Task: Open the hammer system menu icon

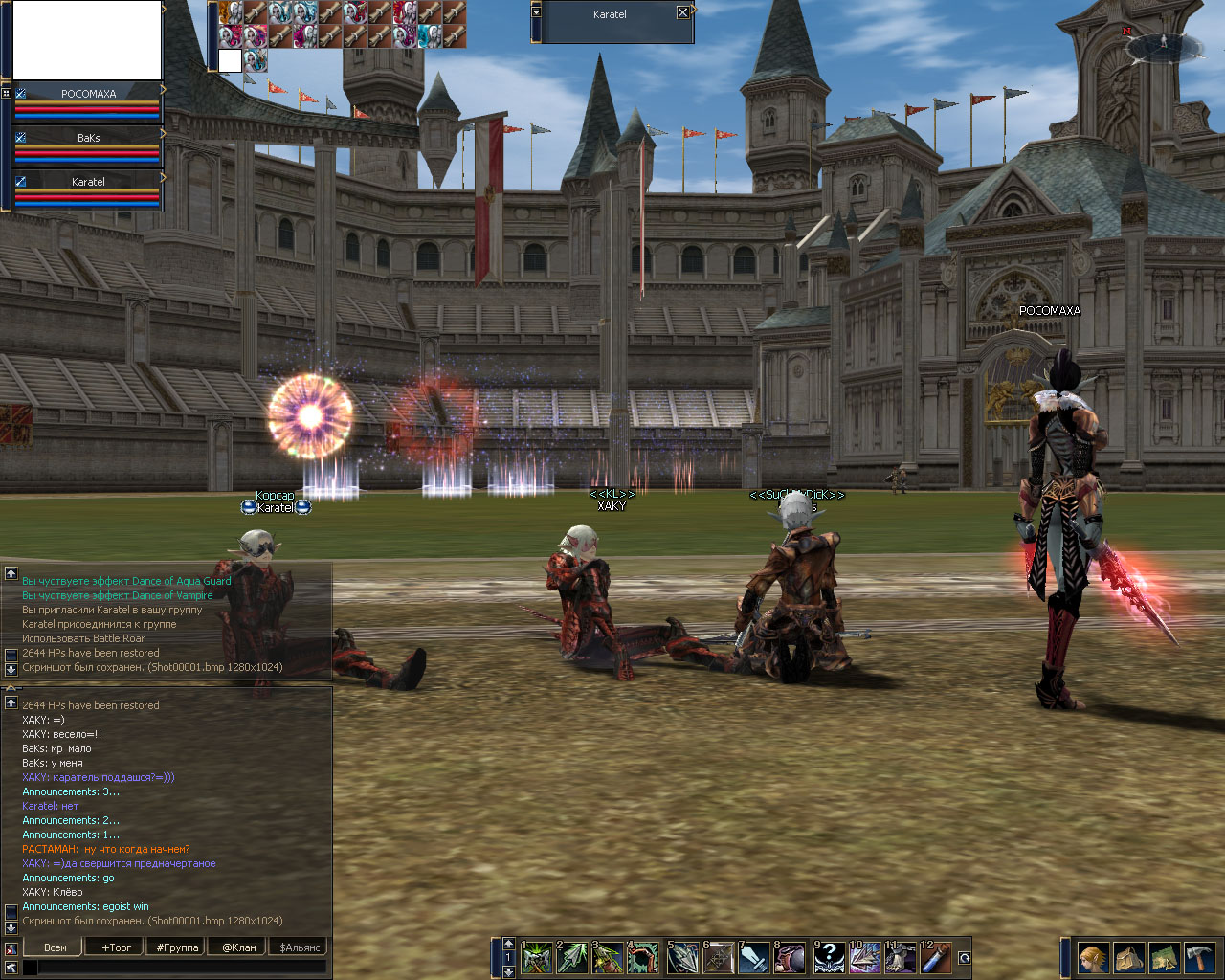Action: (x=1199, y=958)
